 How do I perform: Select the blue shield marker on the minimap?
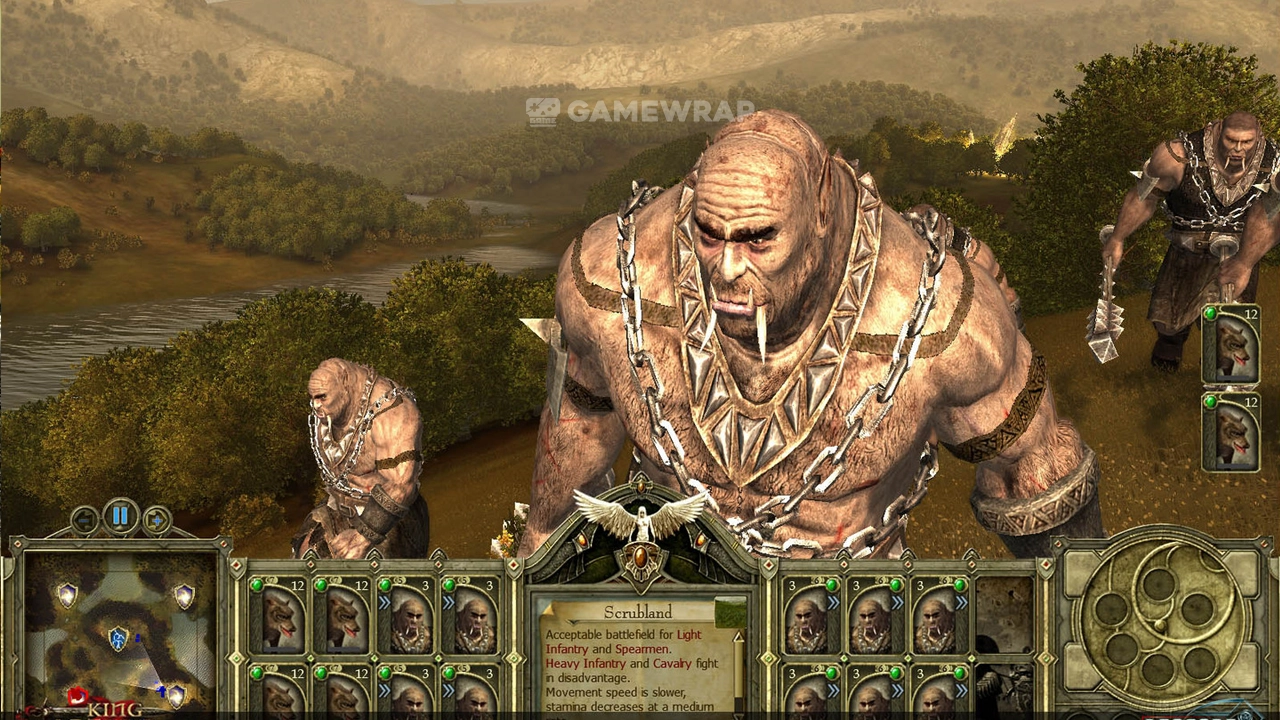tap(118, 637)
